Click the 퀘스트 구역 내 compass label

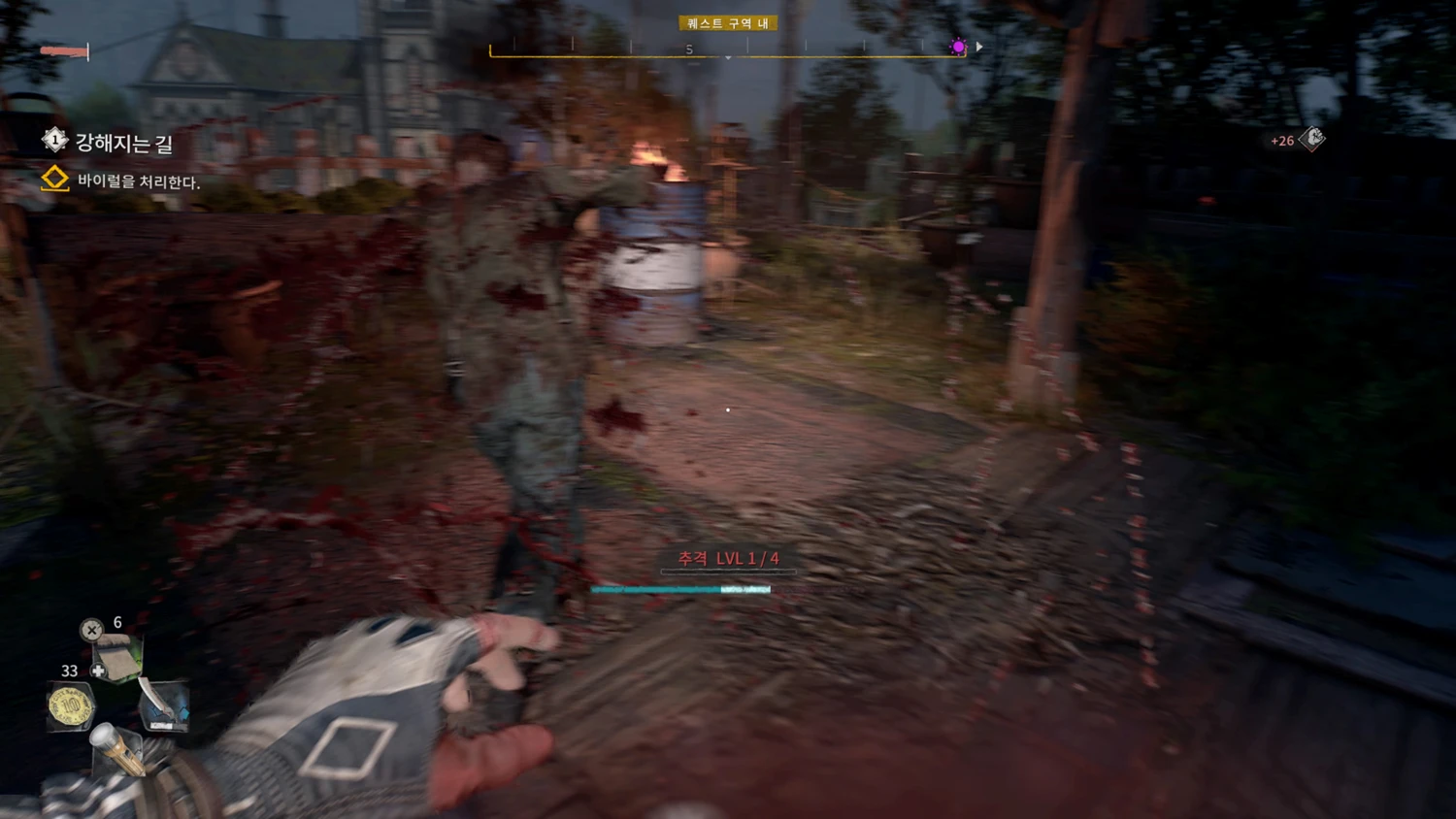point(728,23)
